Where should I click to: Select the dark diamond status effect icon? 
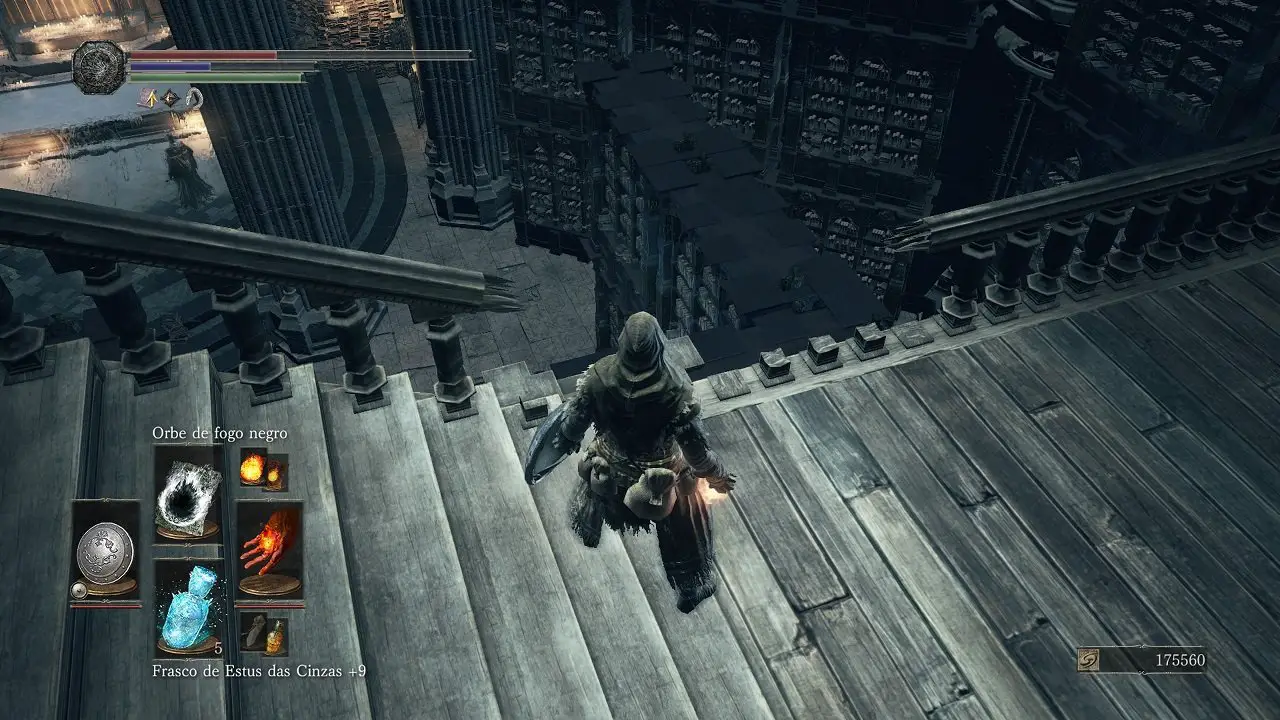point(171,98)
